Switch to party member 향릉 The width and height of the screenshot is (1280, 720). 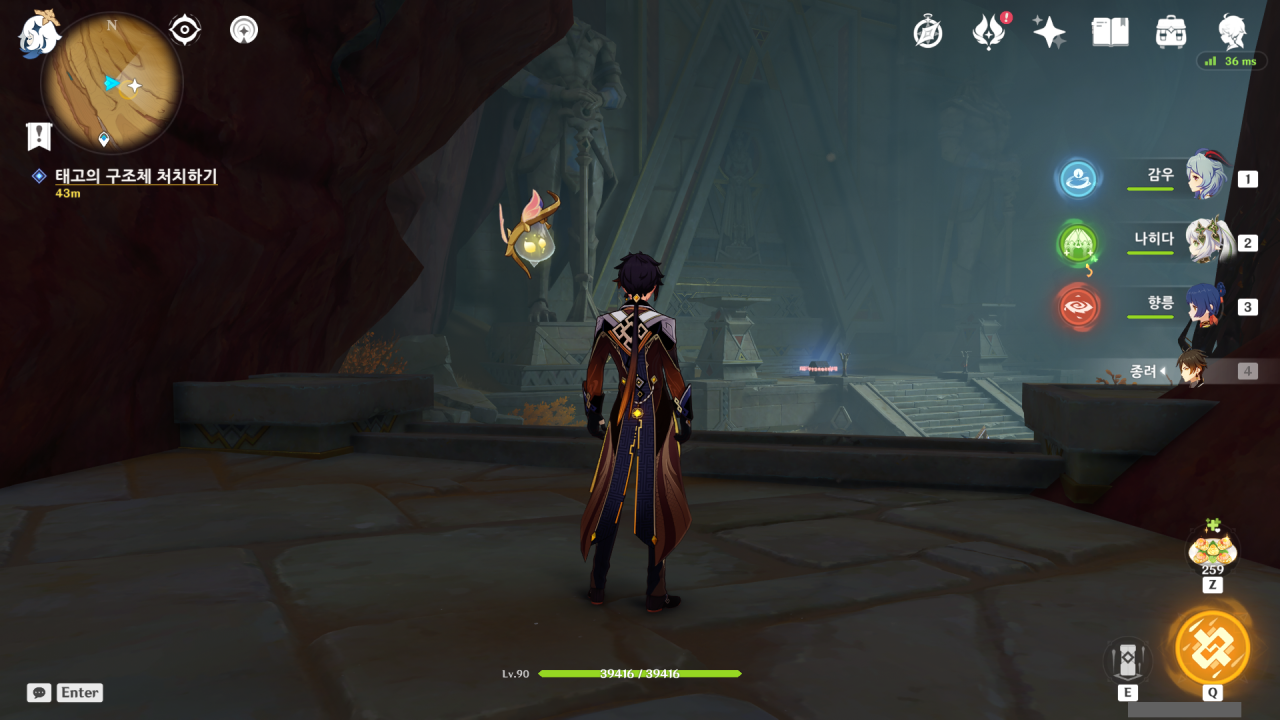coord(1205,306)
